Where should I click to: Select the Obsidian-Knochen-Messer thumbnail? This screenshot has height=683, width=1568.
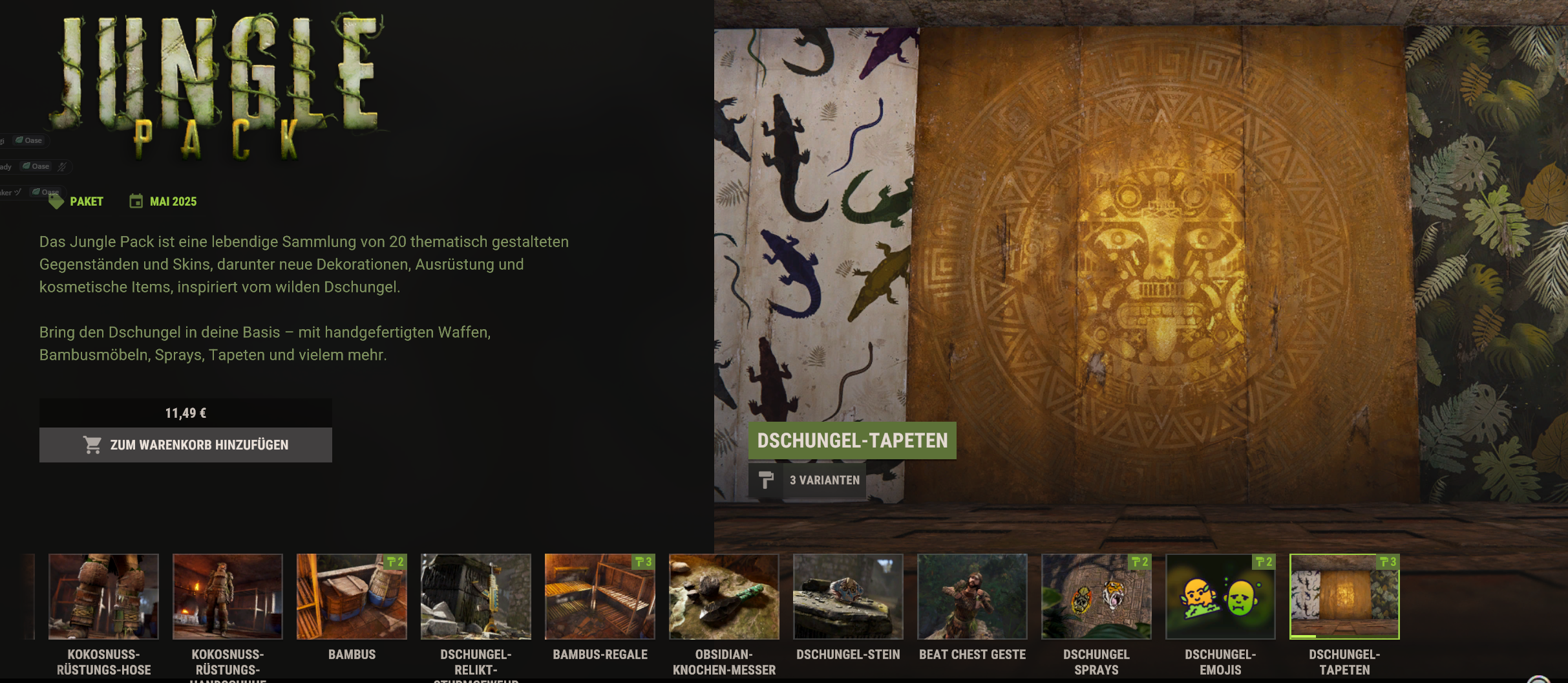click(724, 596)
